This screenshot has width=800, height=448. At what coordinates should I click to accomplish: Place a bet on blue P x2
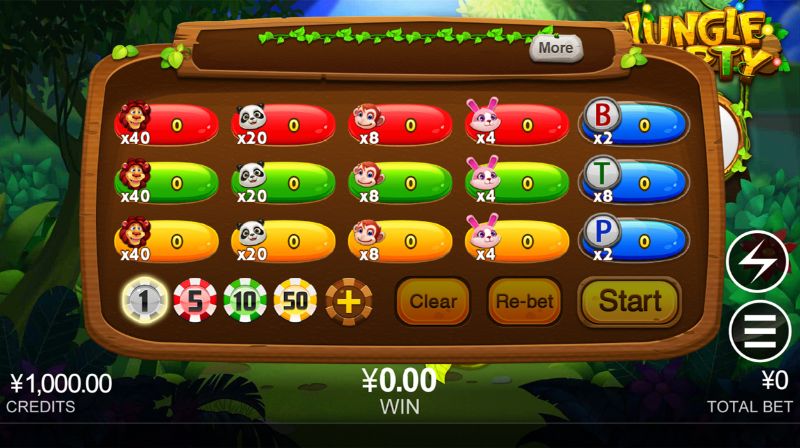tap(635, 240)
